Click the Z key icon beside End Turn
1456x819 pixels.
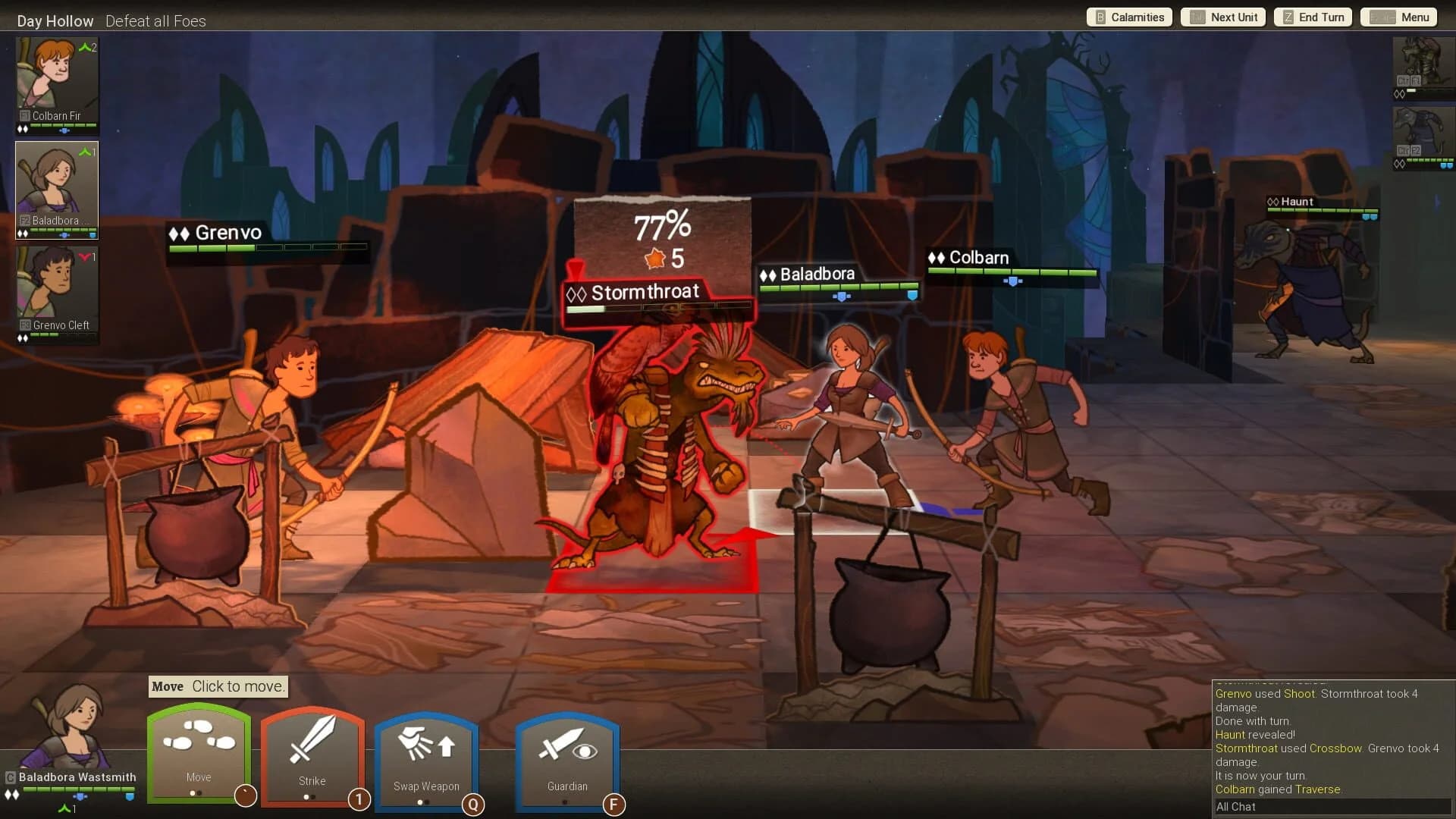[x=1287, y=17]
